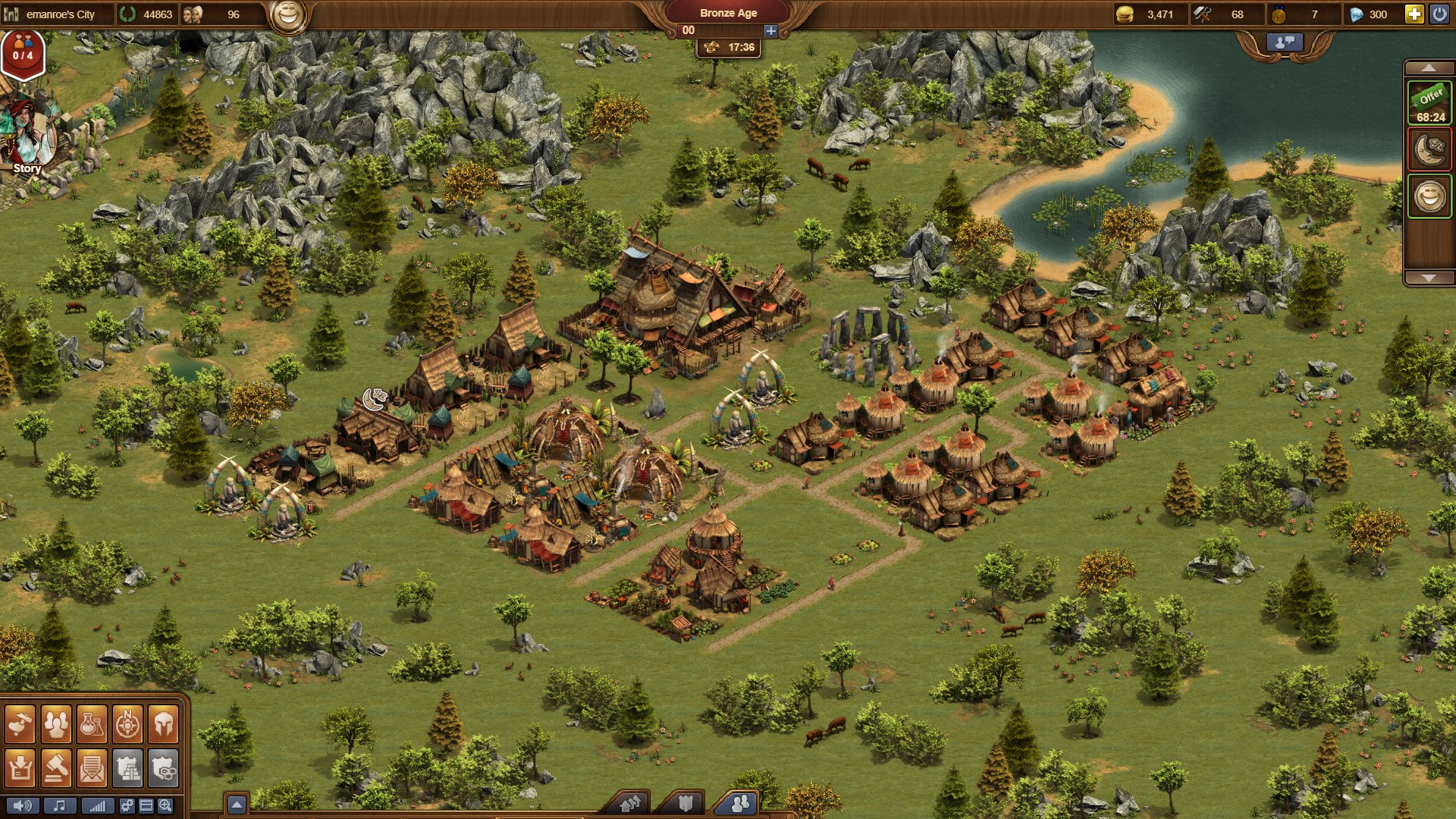Open the limited-time Offer
Image resolution: width=1456 pixels, height=819 pixels.
pos(1429,102)
